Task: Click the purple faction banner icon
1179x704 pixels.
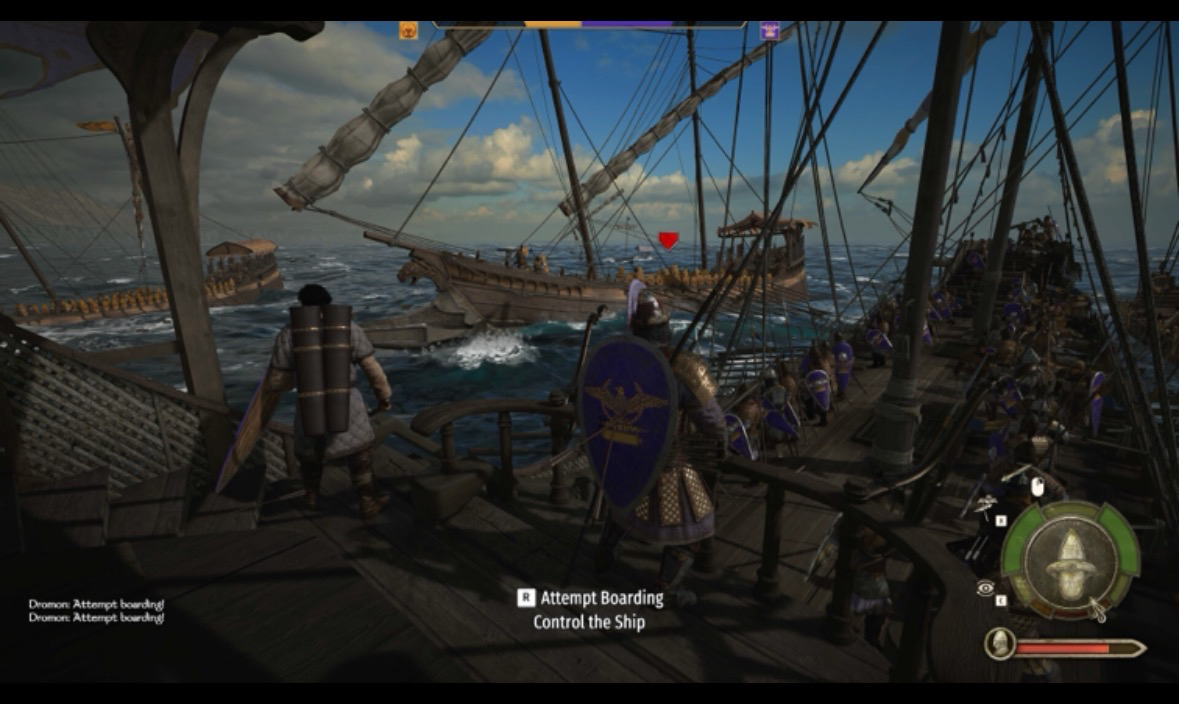Action: tap(769, 31)
